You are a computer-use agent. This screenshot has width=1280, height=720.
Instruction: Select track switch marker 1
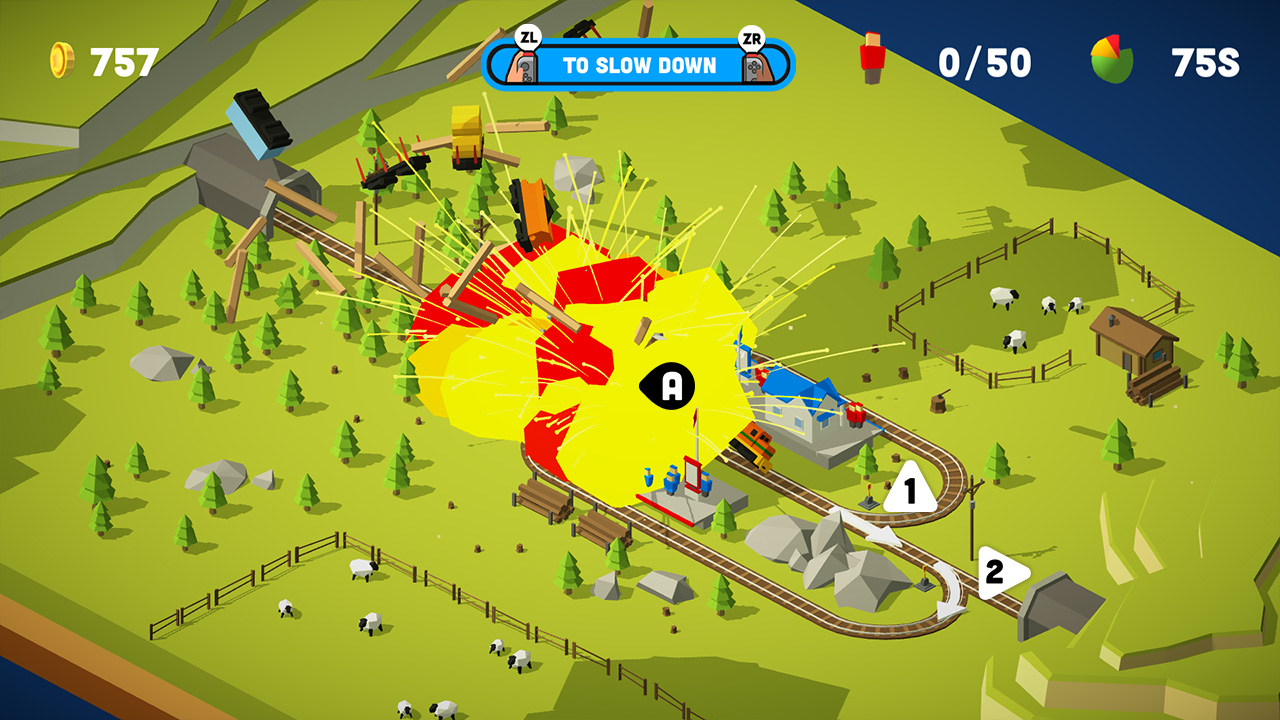[909, 488]
